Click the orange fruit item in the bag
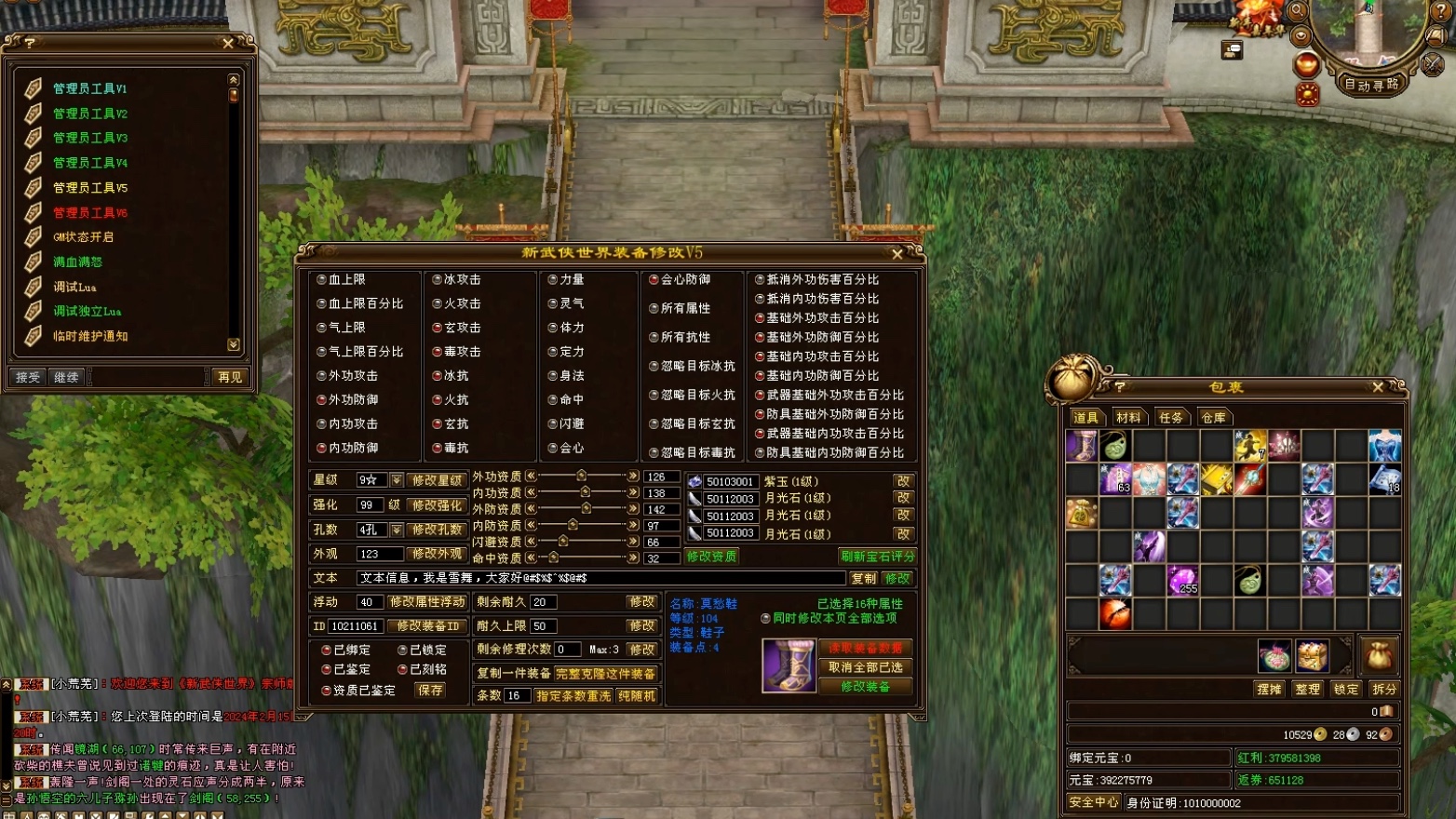Viewport: 1456px width, 819px height. [x=1116, y=611]
